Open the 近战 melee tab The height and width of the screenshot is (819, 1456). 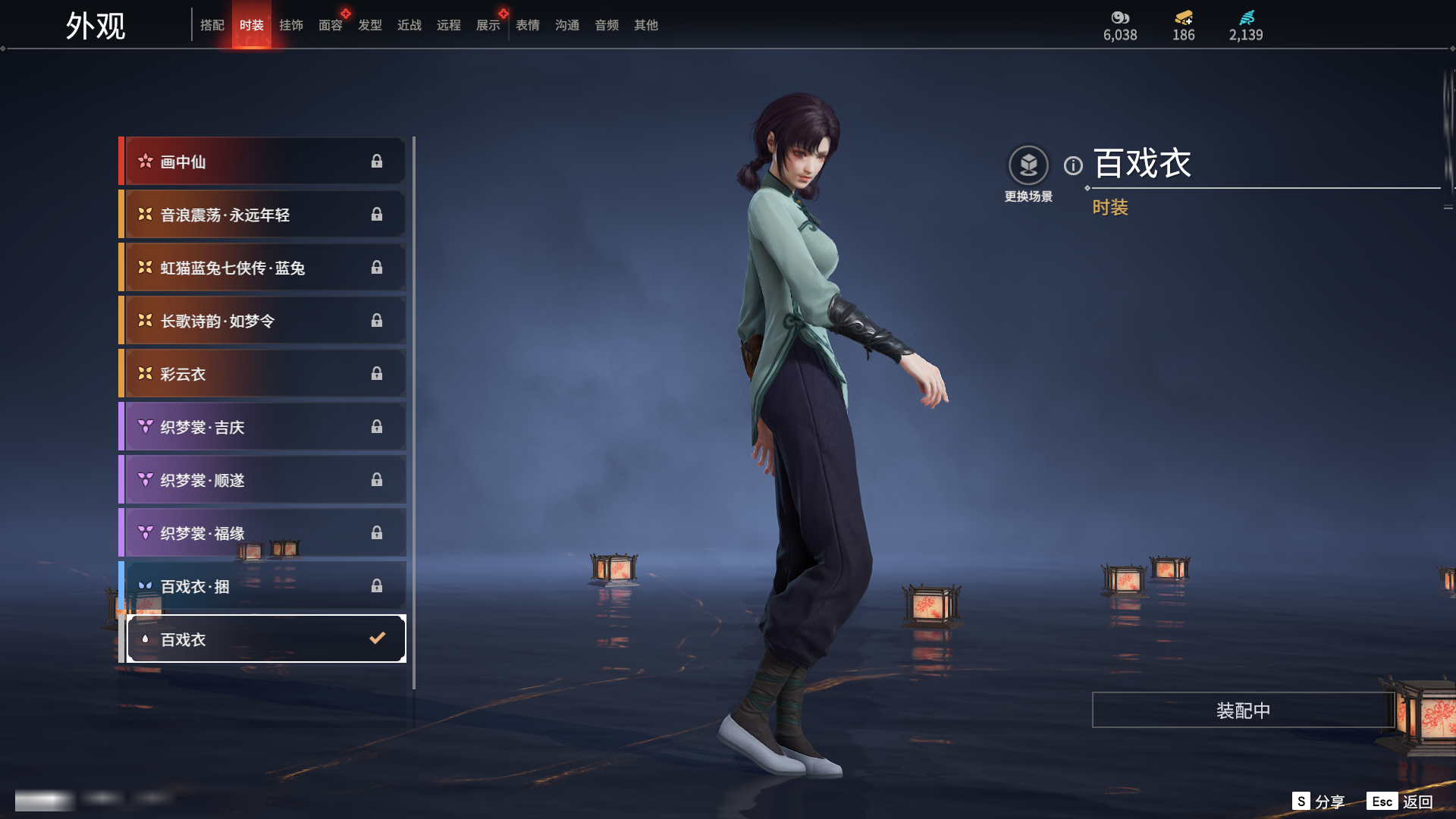click(409, 25)
